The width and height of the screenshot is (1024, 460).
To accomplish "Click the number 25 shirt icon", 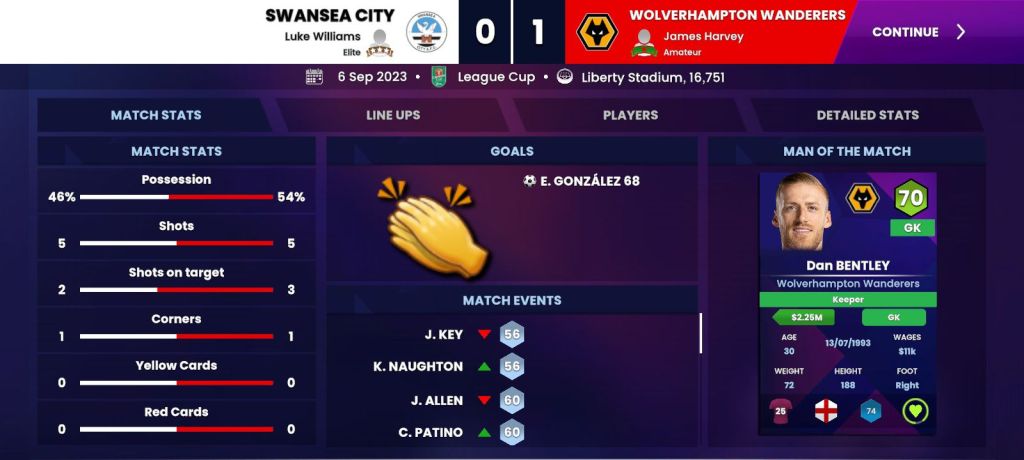I will 781,410.
